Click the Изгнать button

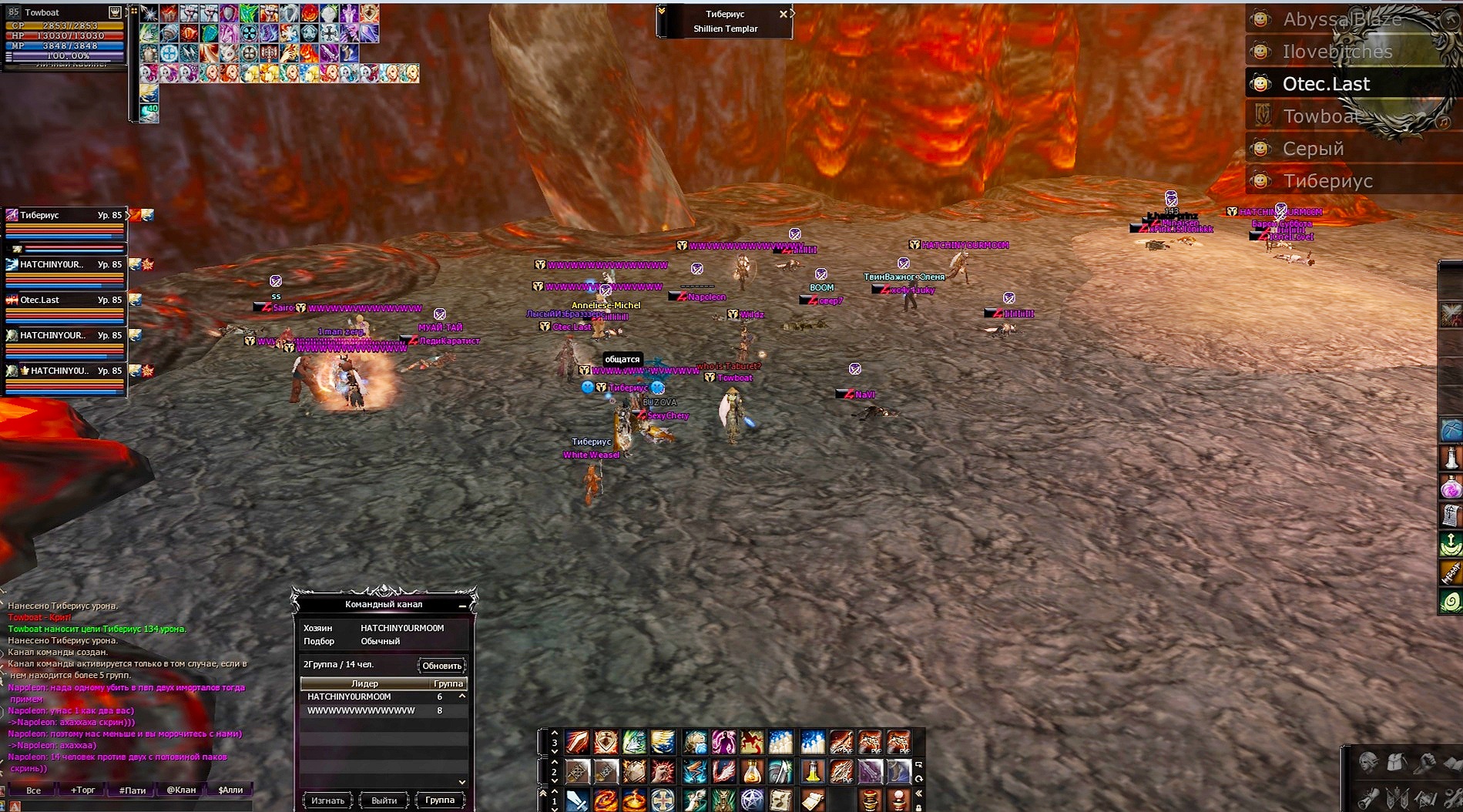(327, 800)
